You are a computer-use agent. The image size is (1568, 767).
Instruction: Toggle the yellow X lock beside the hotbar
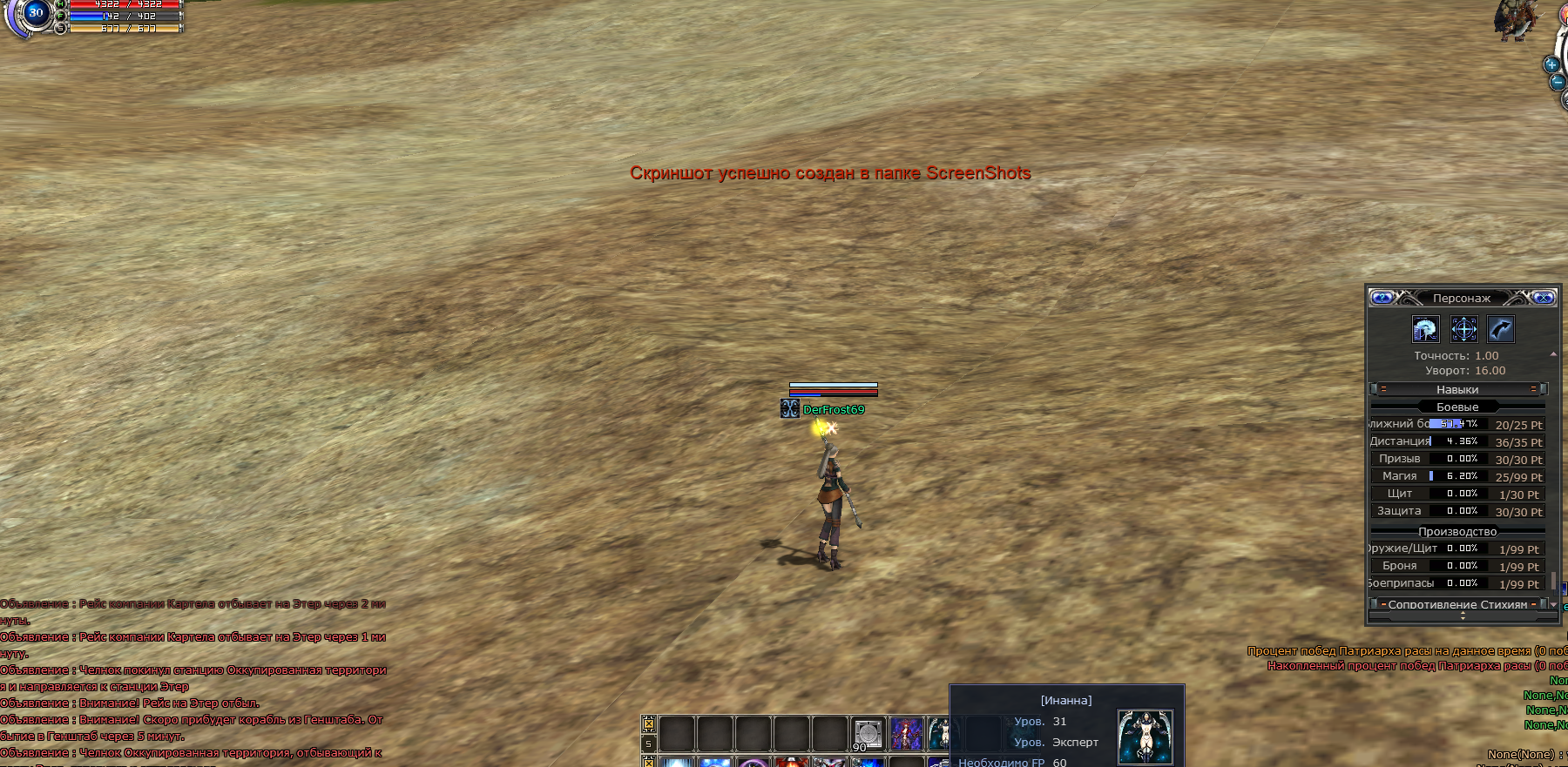tap(648, 723)
